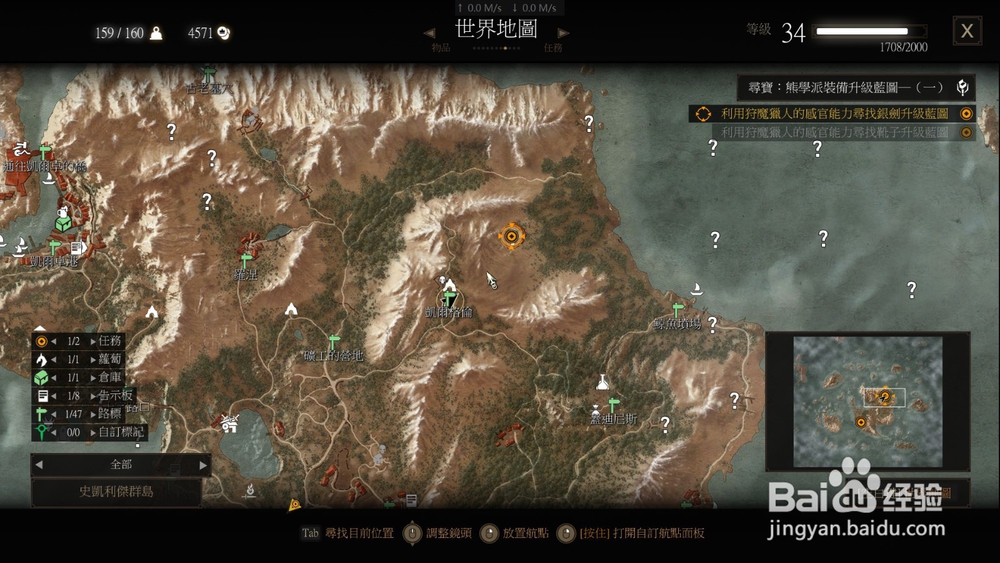Click the left arrow of the 全部 filter
1000x563 pixels.
[38, 465]
